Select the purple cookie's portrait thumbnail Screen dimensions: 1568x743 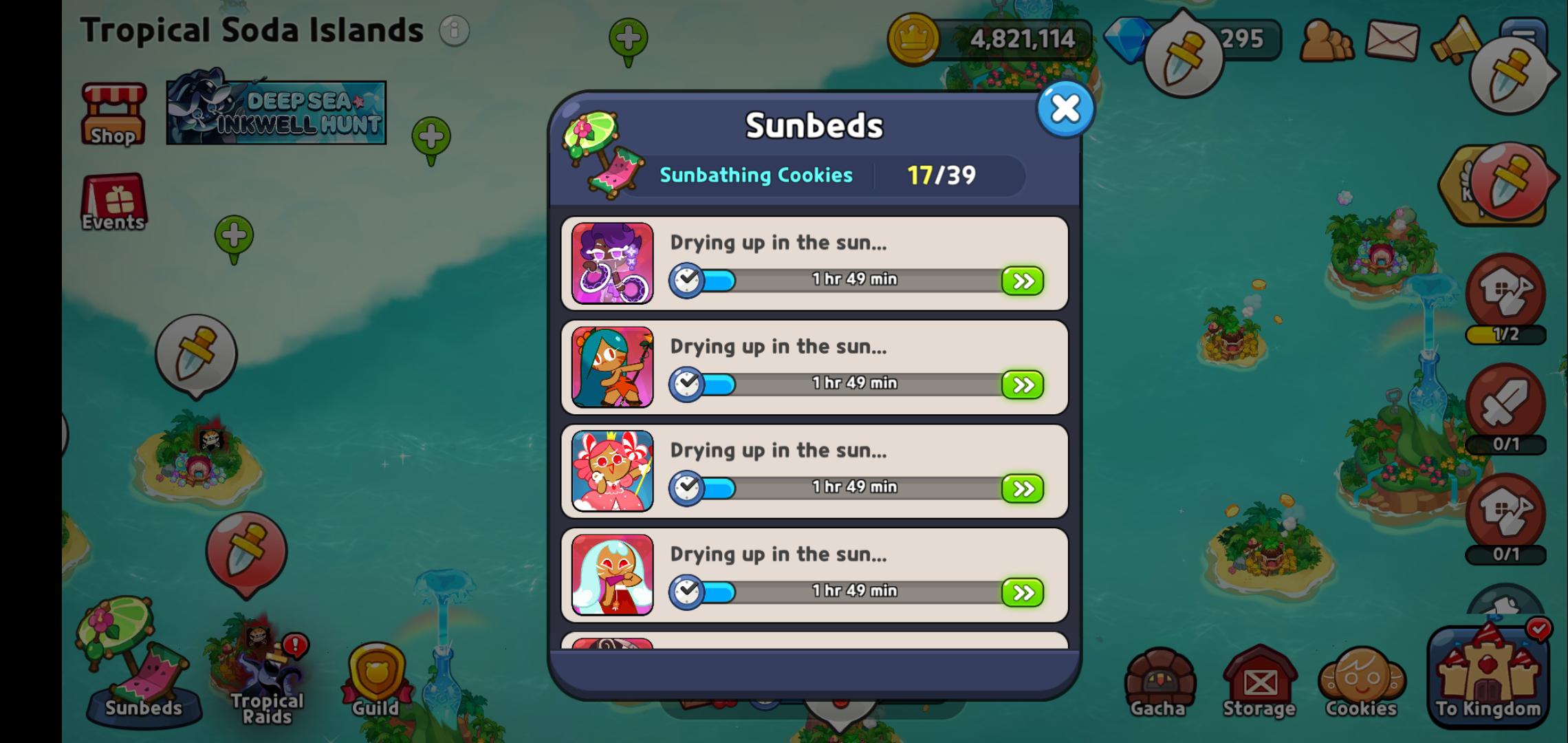click(611, 263)
